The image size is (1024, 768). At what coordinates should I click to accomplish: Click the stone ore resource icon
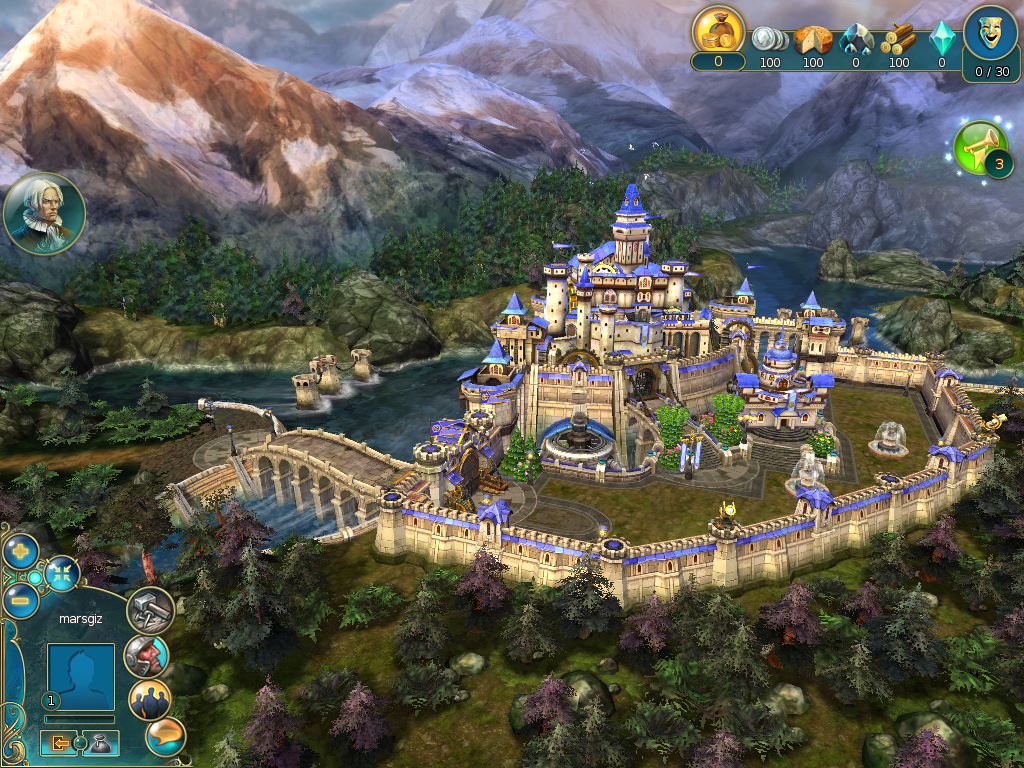click(x=855, y=40)
